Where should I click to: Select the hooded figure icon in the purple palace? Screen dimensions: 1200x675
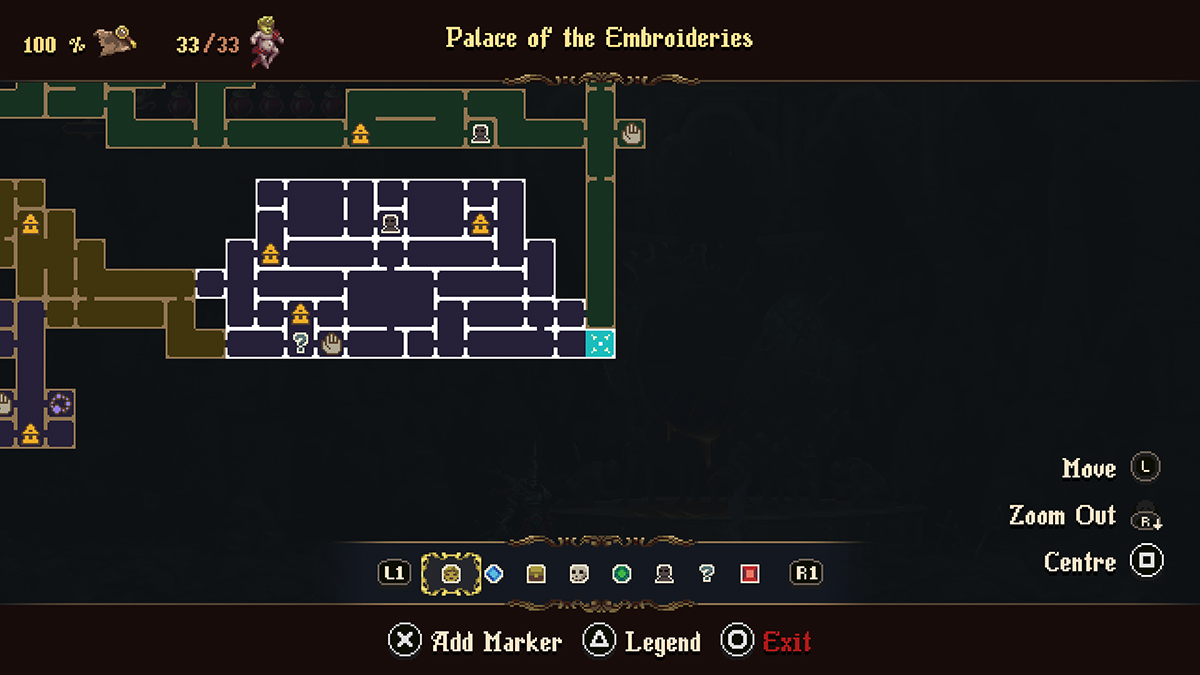tap(390, 223)
